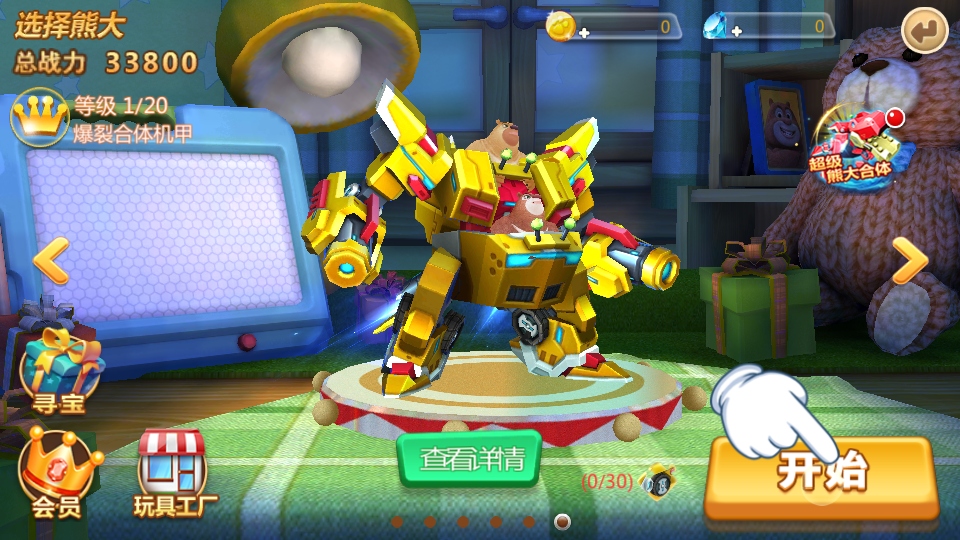Add more gold coins with plus button
Viewport: 960px width, 540px height.
584,32
